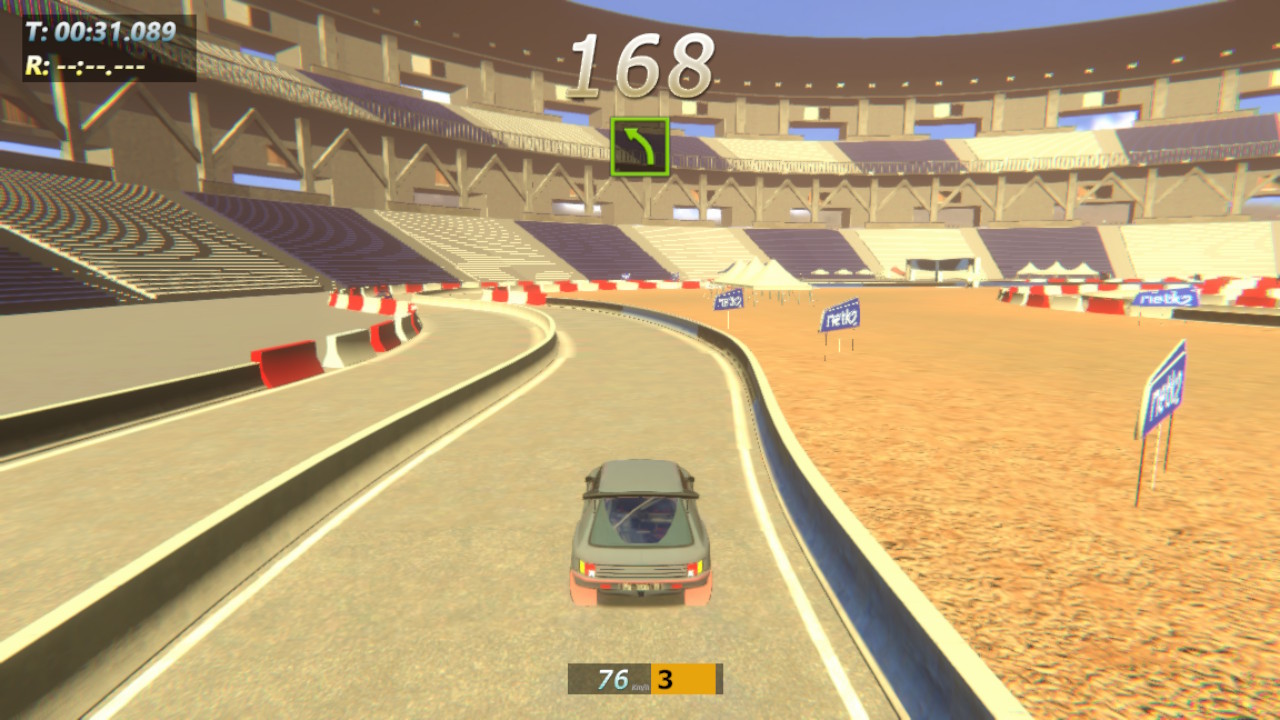Viewport: 1280px width, 720px height.
Task: Click the green left-turn pace note icon
Action: click(640, 147)
